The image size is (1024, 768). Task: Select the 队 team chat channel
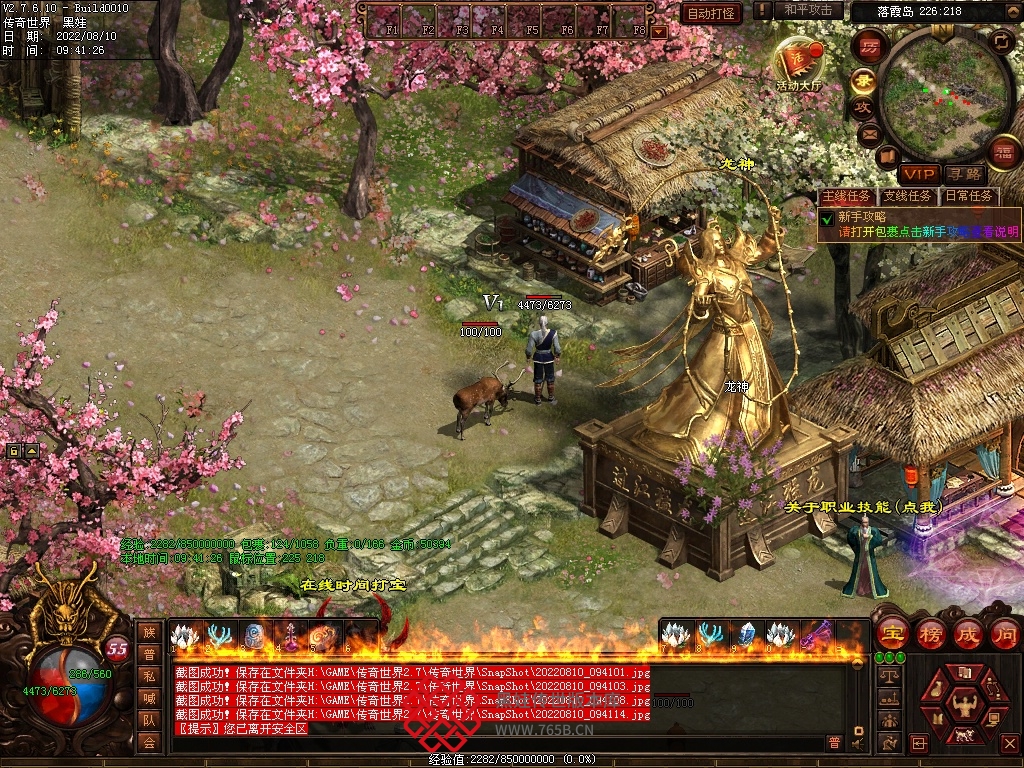[x=149, y=720]
